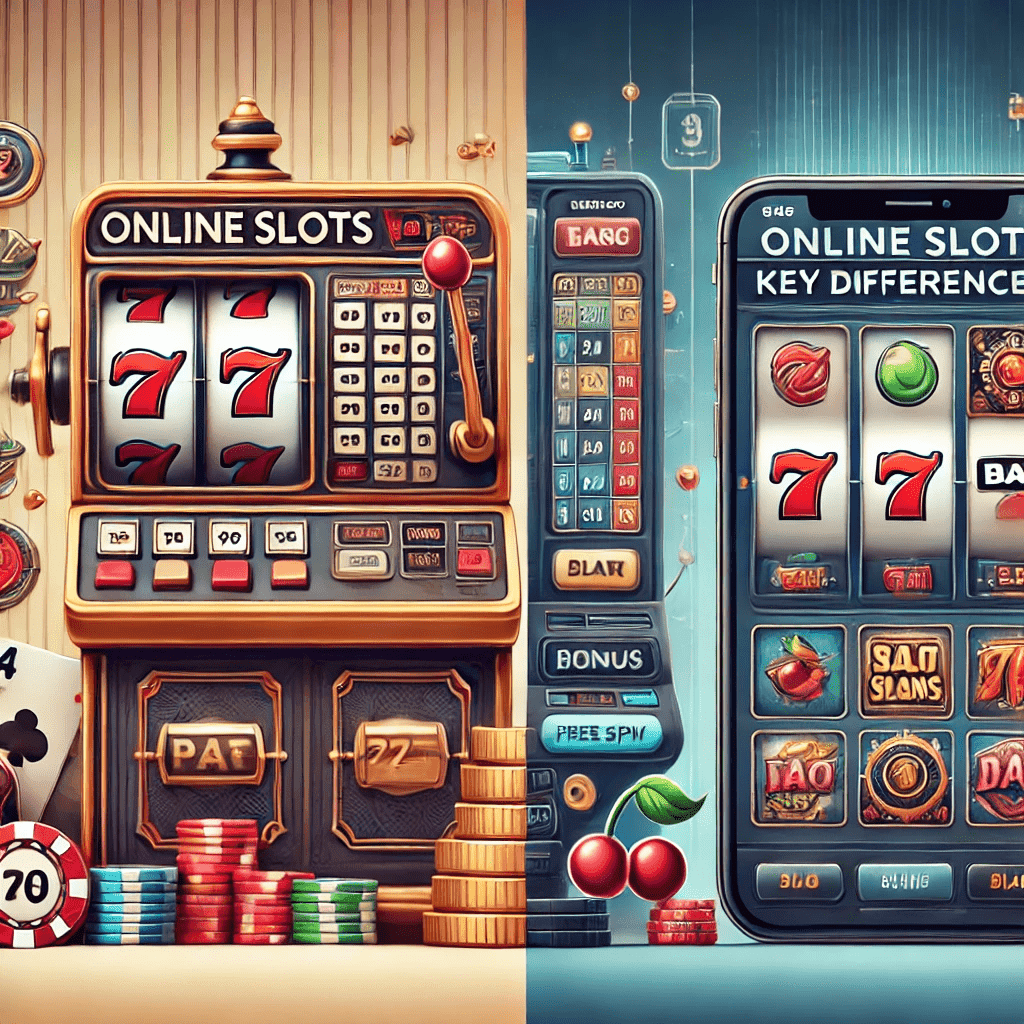The width and height of the screenshot is (1024, 1024).
Task: Select the yellow button above BONUS
Action: 596,570
